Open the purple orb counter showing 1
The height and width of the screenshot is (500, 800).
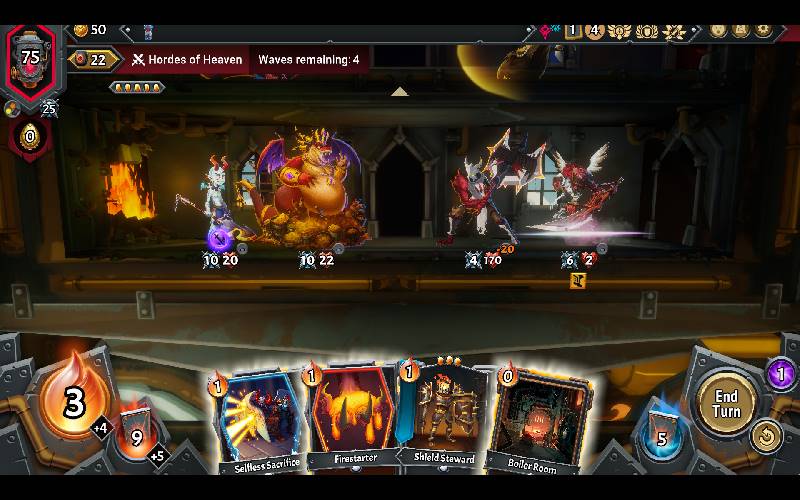[782, 375]
